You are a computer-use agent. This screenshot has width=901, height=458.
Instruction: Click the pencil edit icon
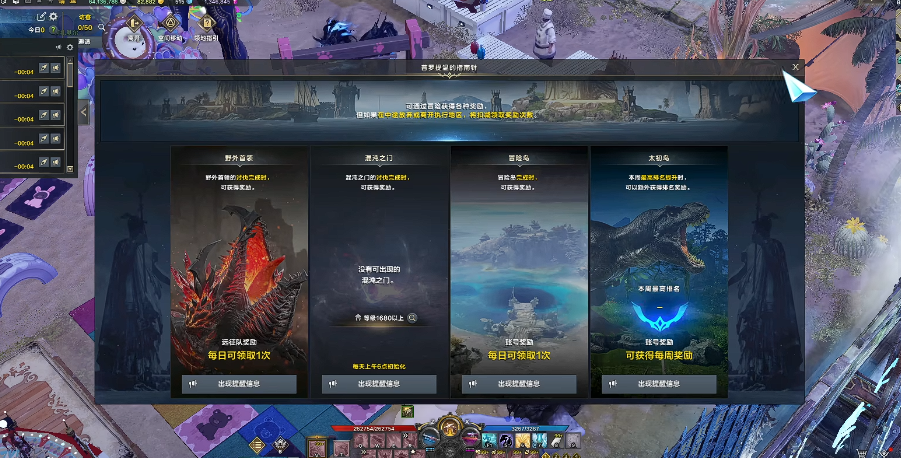tap(41, 17)
